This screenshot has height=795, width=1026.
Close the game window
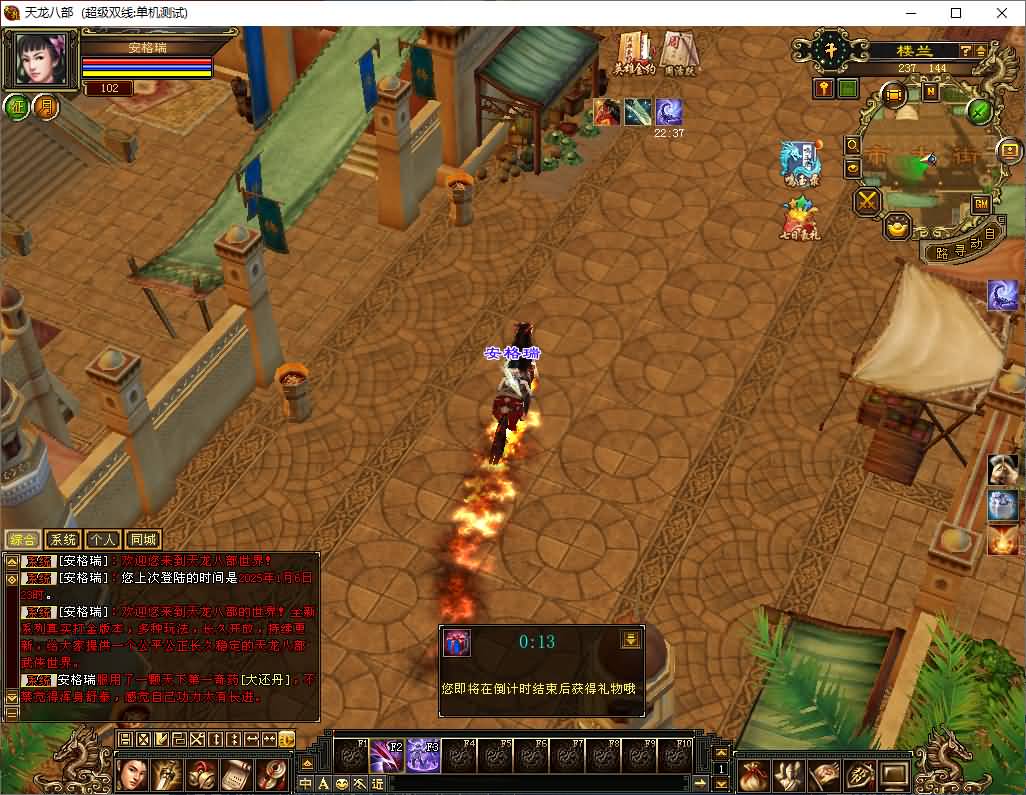(1002, 13)
